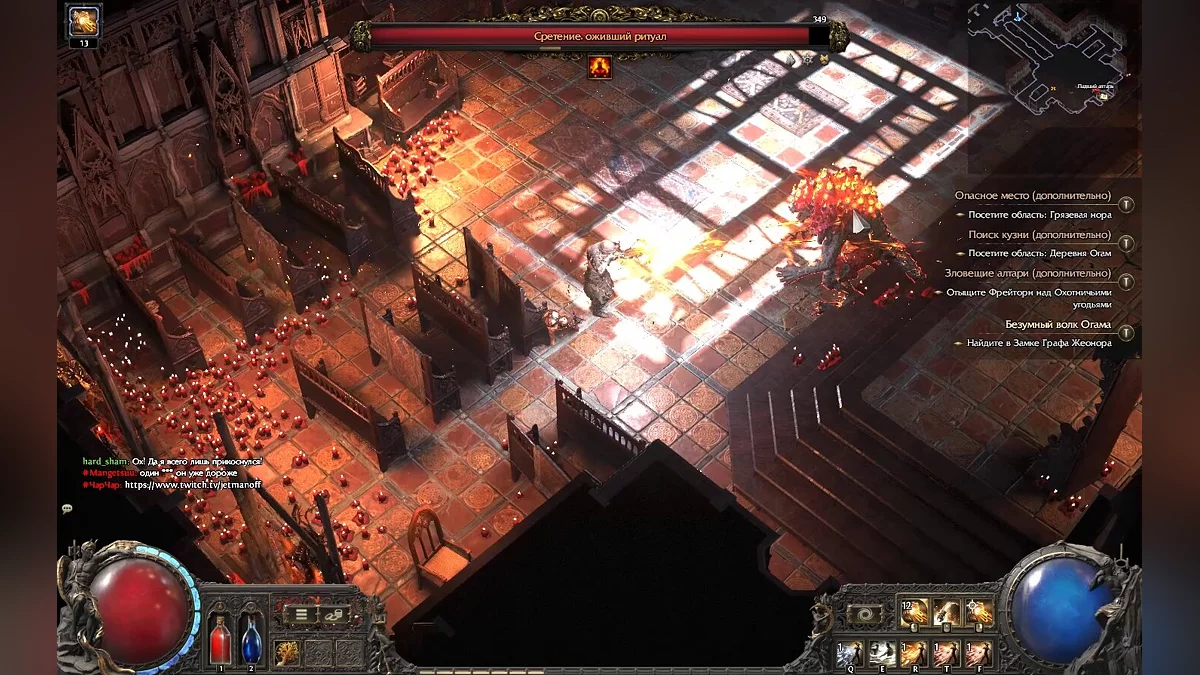Activate the skill marked with number 12
Viewport: 1200px width, 675px height.
point(914,613)
